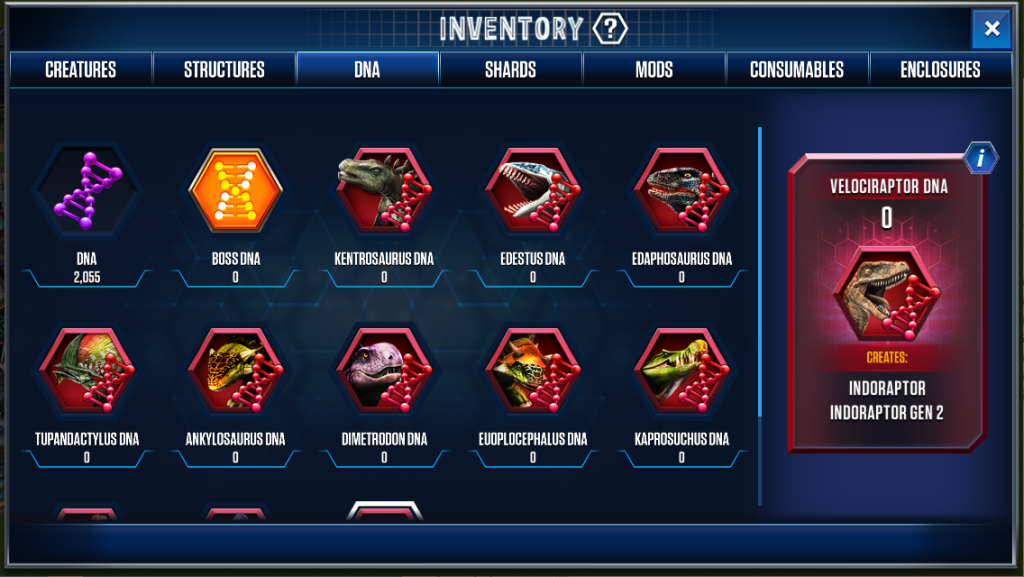
Task: Open the Inventory help question mark
Action: 609,28
